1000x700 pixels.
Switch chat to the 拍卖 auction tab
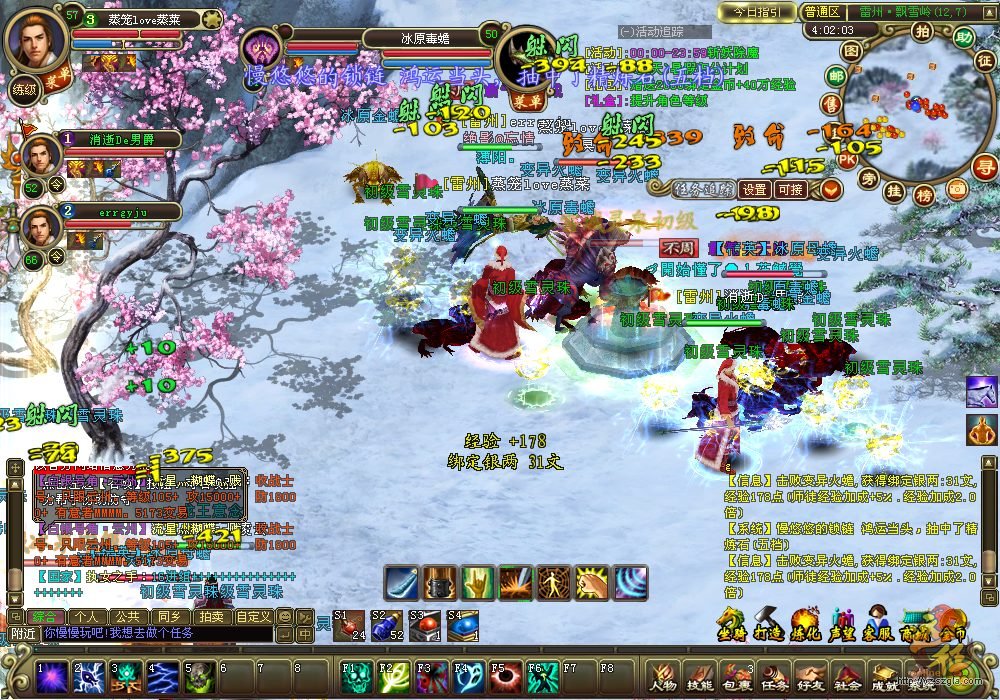(x=210, y=616)
